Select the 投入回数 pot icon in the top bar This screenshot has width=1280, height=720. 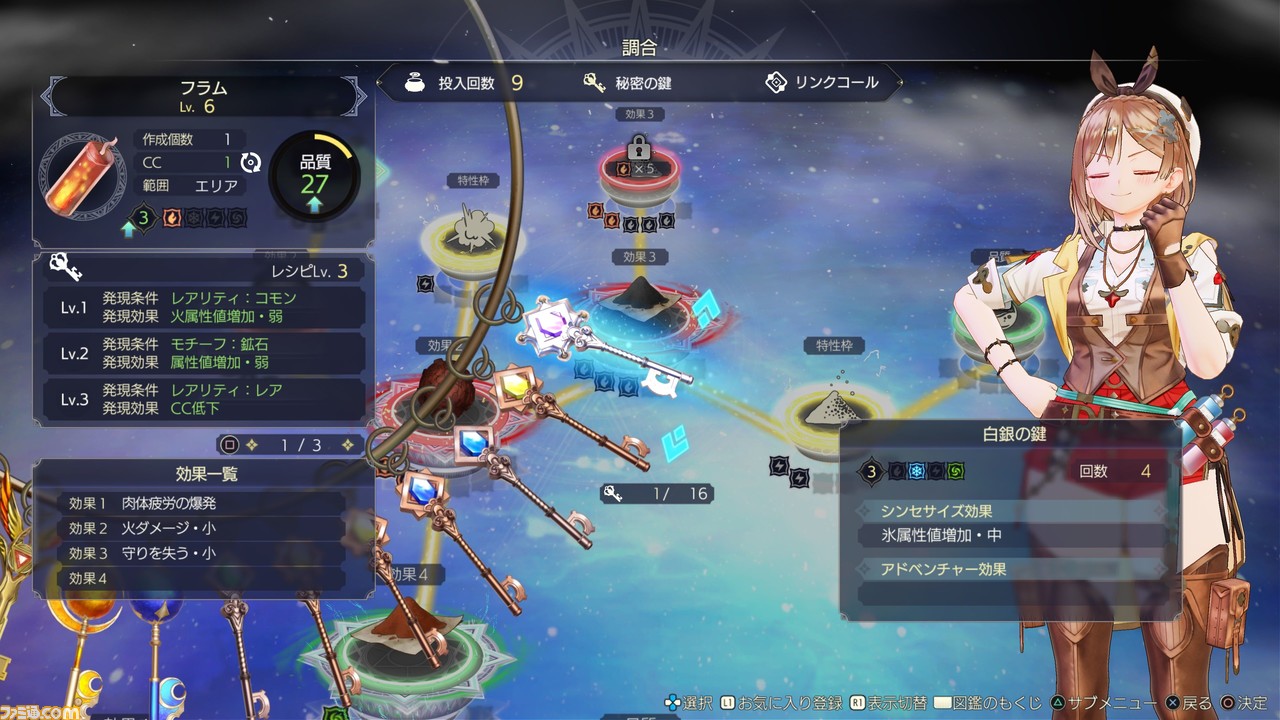(x=416, y=83)
